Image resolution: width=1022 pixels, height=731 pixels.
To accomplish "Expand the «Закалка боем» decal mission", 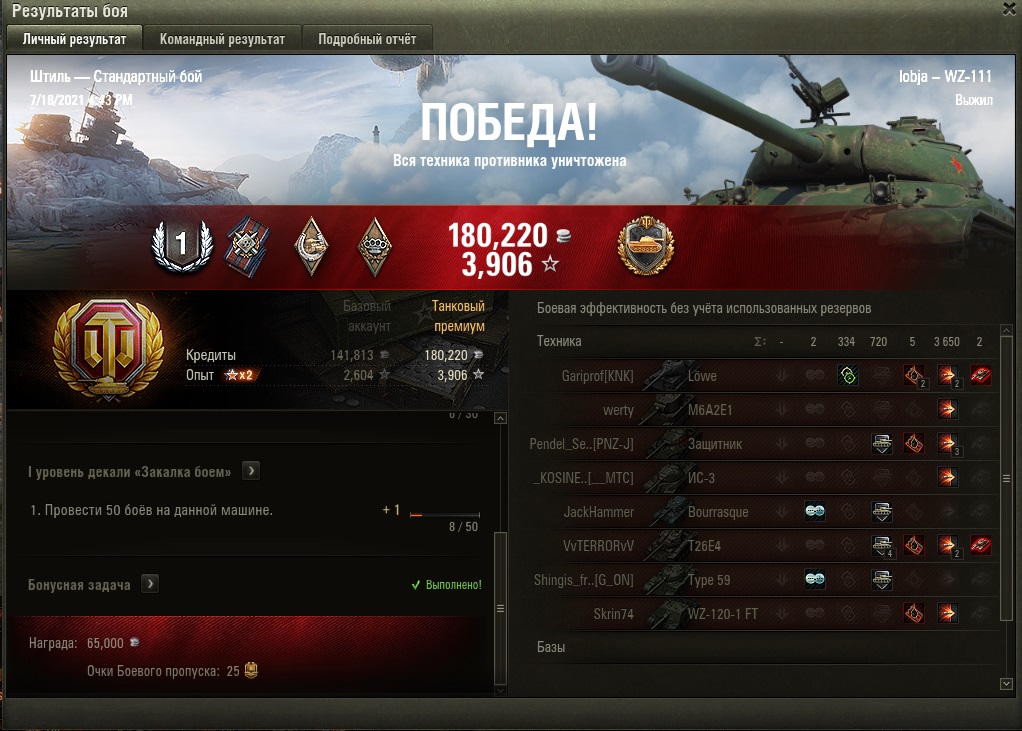I will click(251, 470).
